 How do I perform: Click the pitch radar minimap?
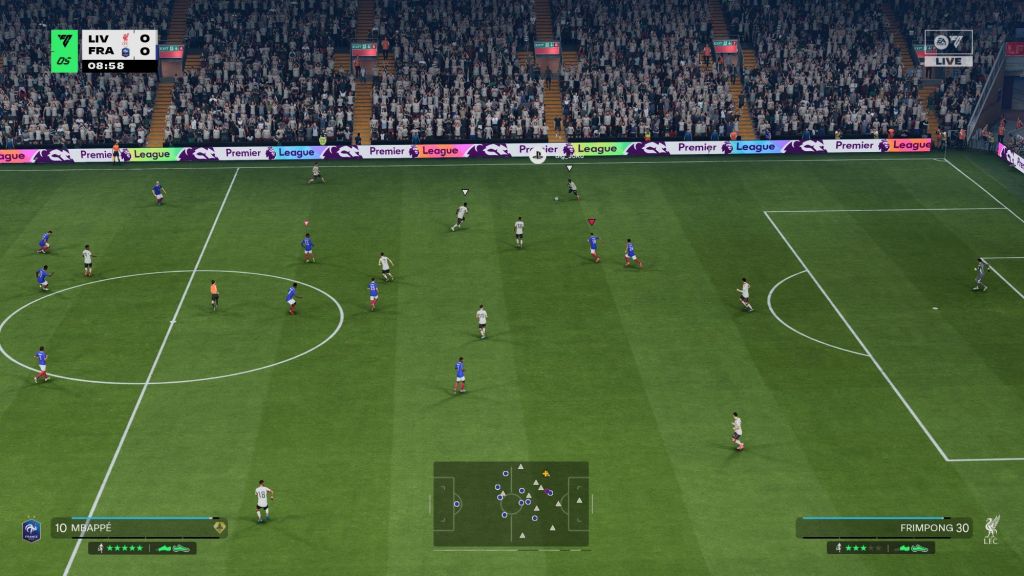coord(510,503)
